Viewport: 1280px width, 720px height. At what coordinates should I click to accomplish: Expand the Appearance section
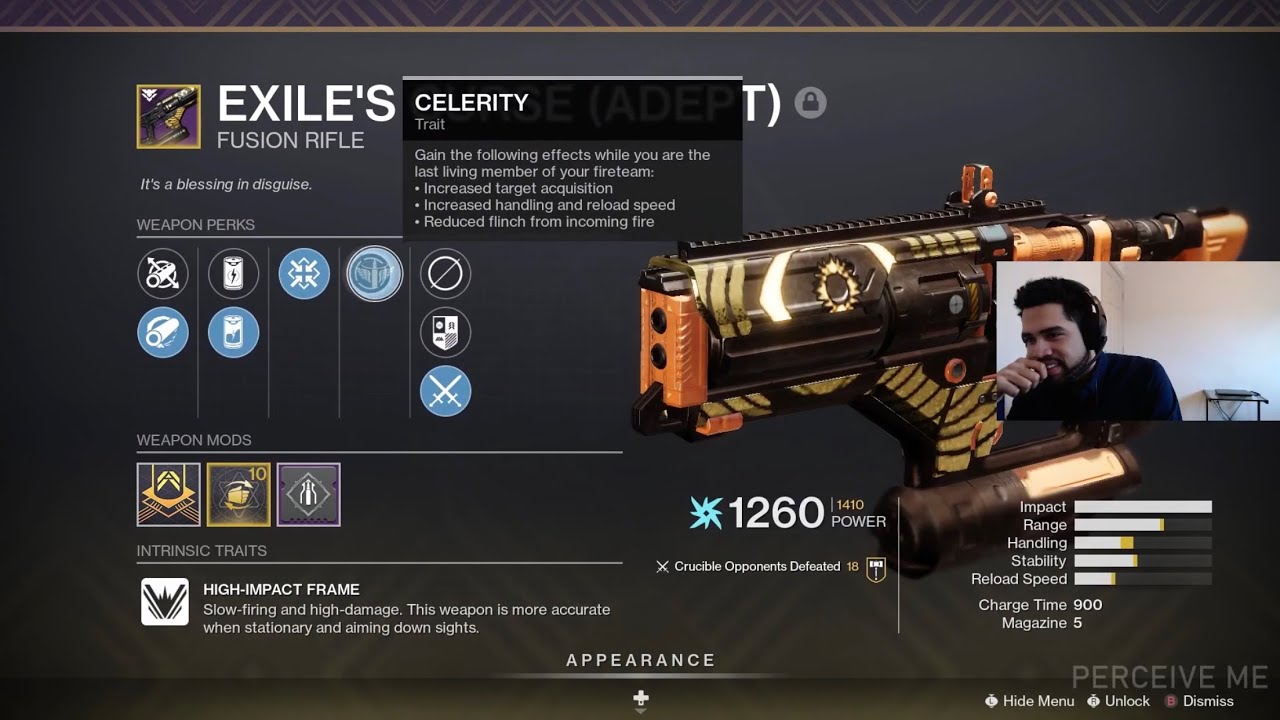[x=640, y=660]
